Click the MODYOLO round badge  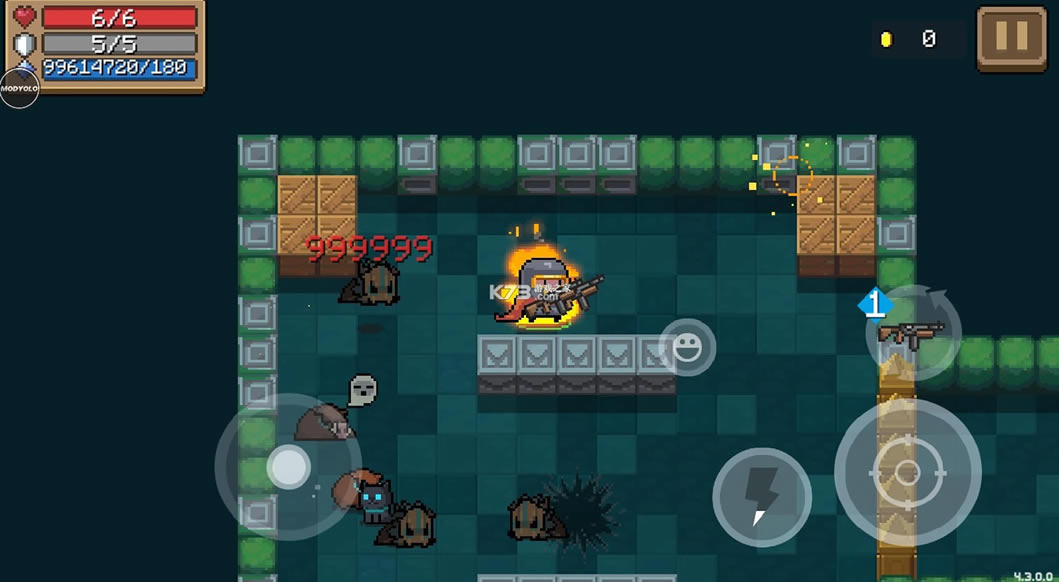[19, 88]
